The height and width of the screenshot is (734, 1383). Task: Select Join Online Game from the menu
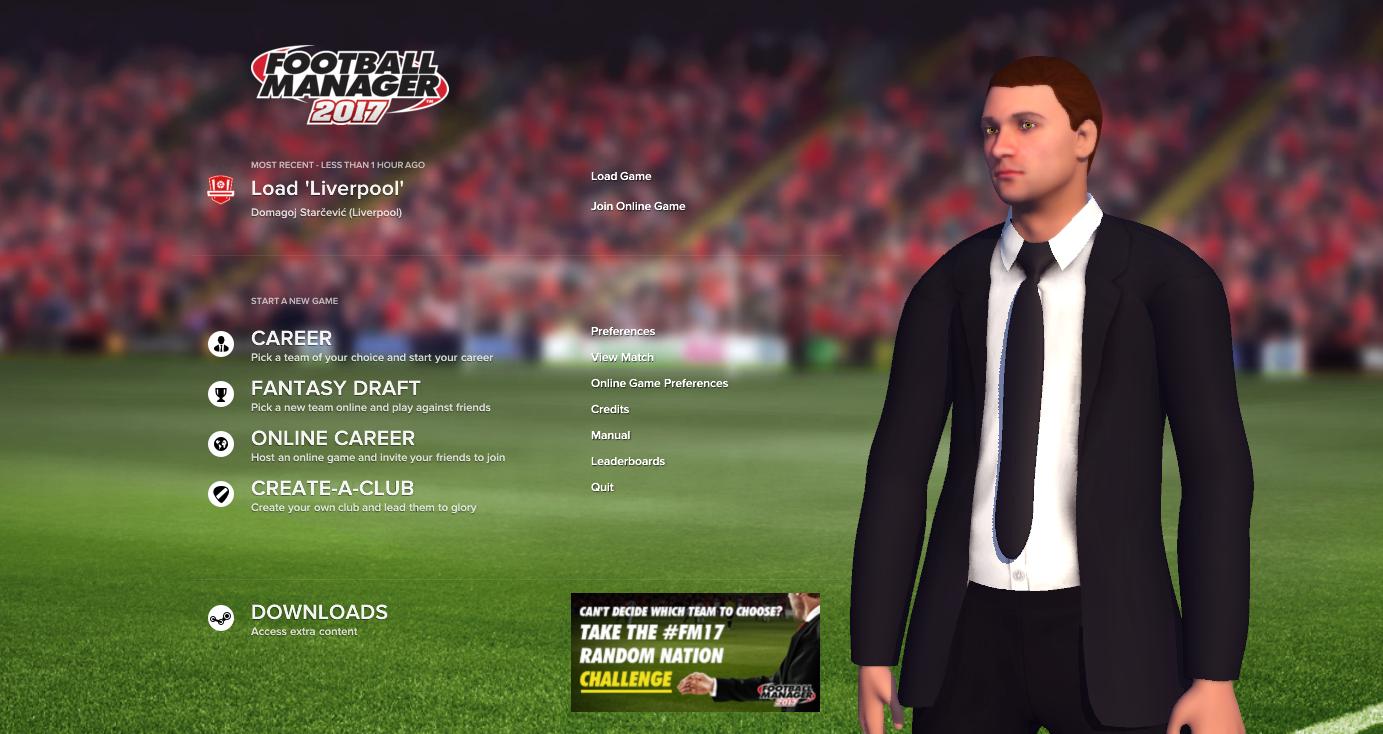click(x=637, y=206)
